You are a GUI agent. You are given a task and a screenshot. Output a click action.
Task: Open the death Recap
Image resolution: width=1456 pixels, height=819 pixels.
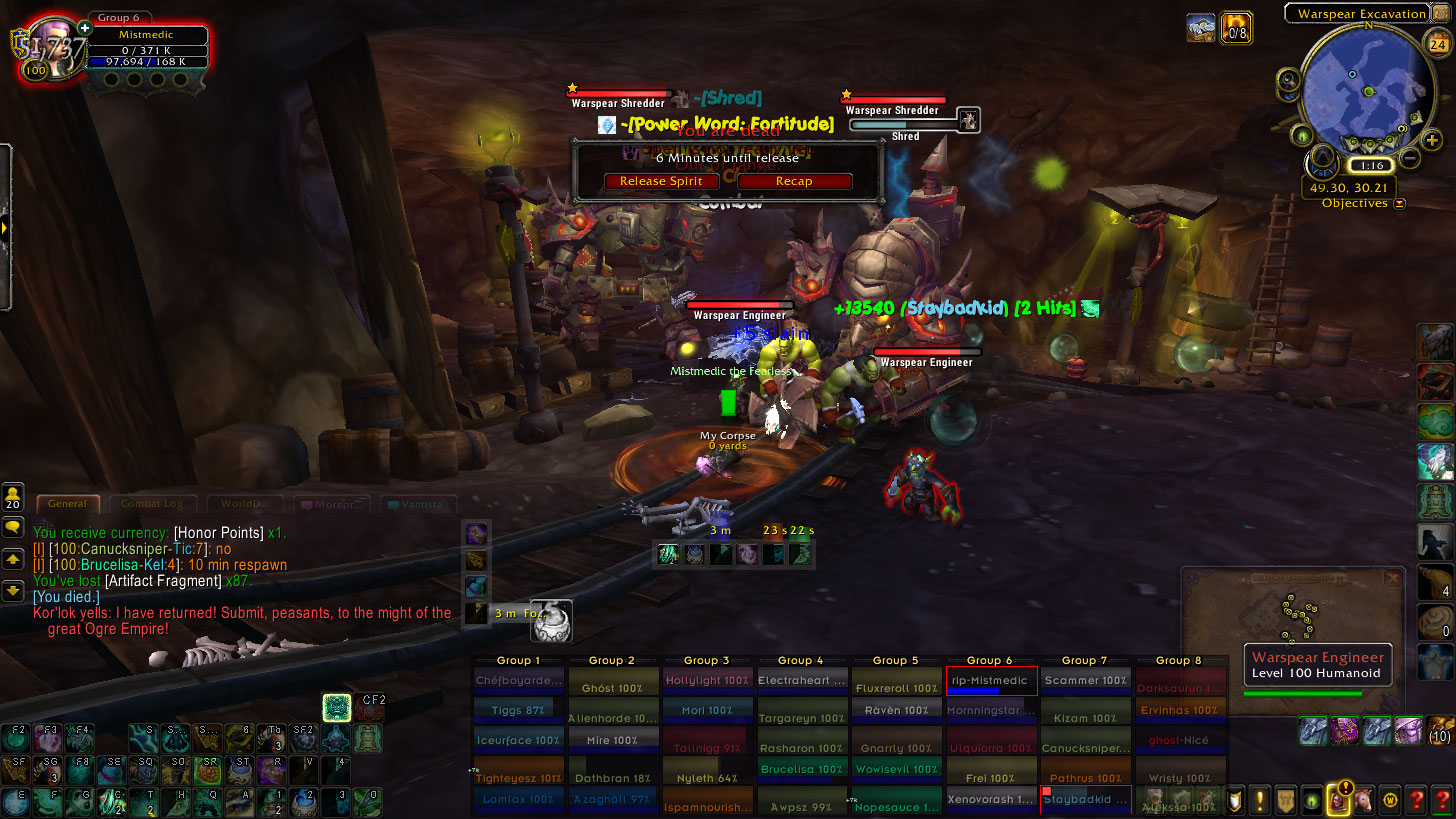[x=794, y=181]
